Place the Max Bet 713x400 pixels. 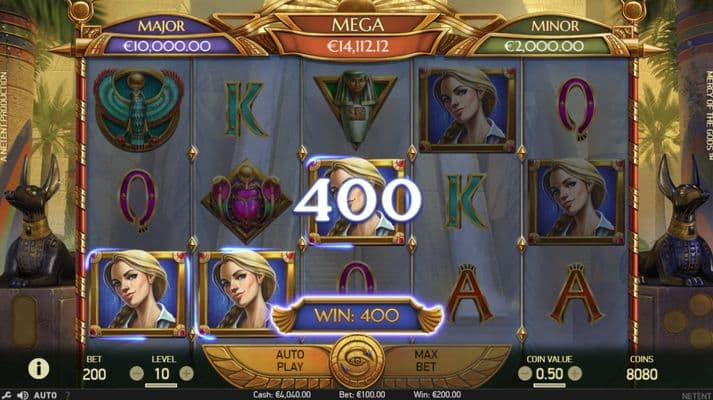pos(424,360)
